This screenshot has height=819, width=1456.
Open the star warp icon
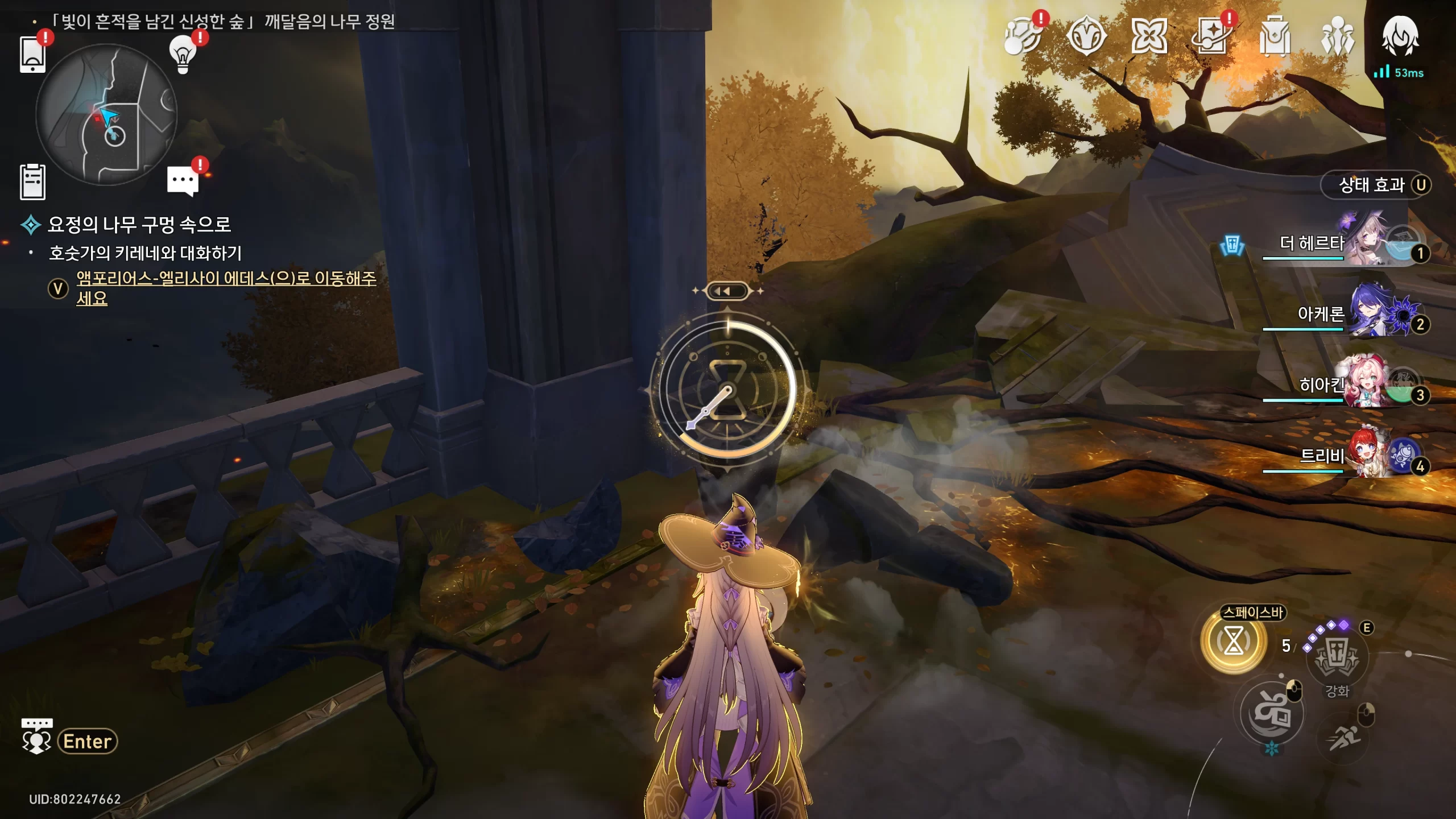coord(1212,36)
